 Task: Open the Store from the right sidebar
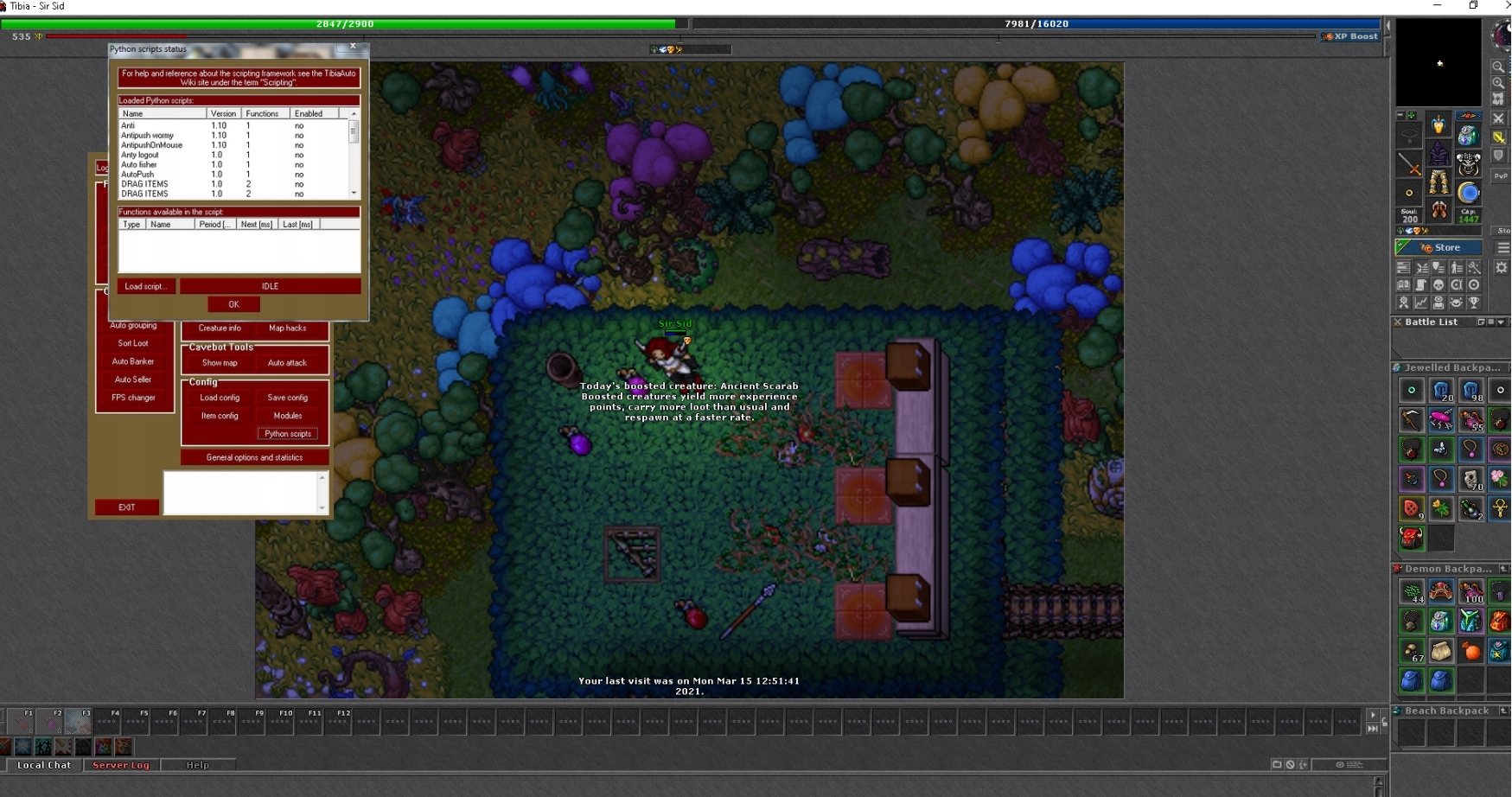1439,246
